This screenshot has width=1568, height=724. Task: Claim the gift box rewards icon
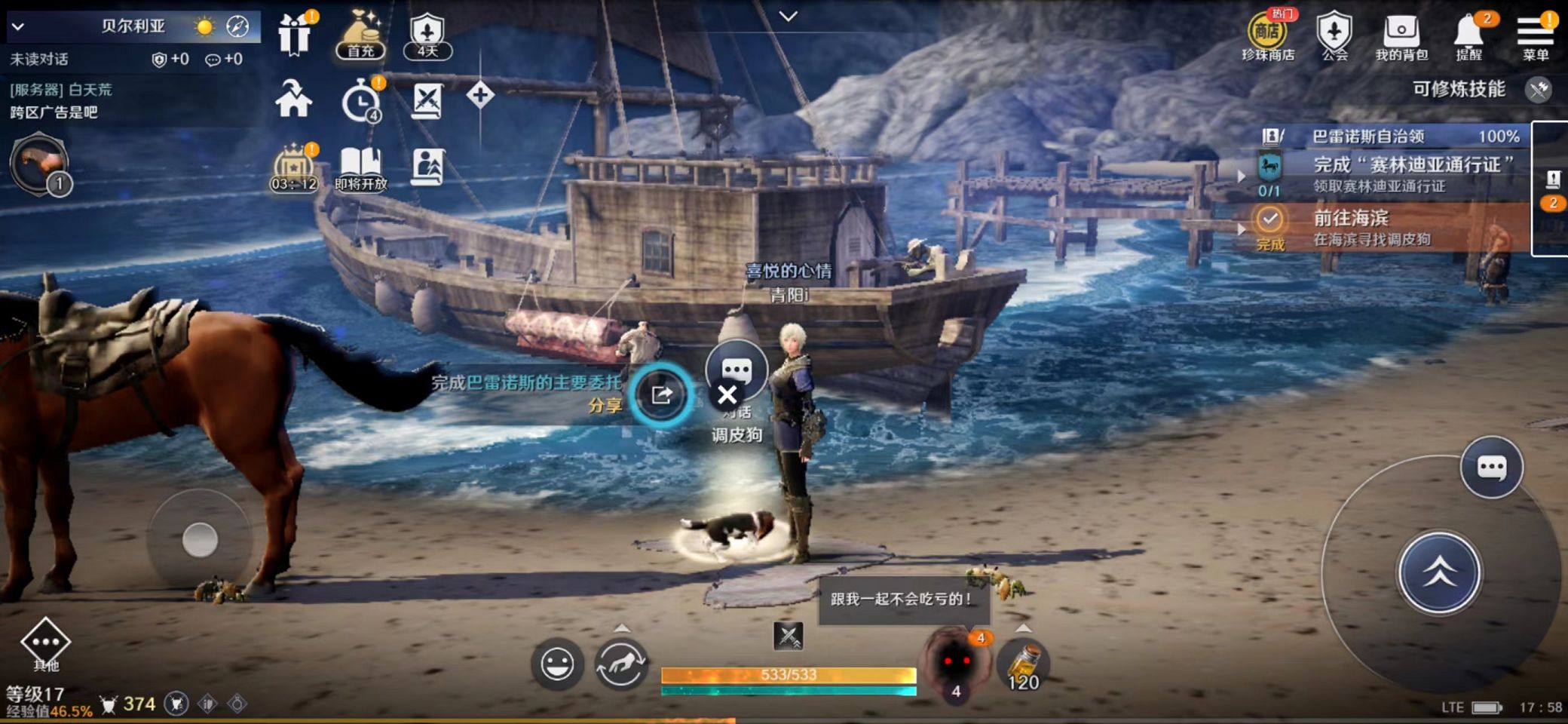(294, 35)
